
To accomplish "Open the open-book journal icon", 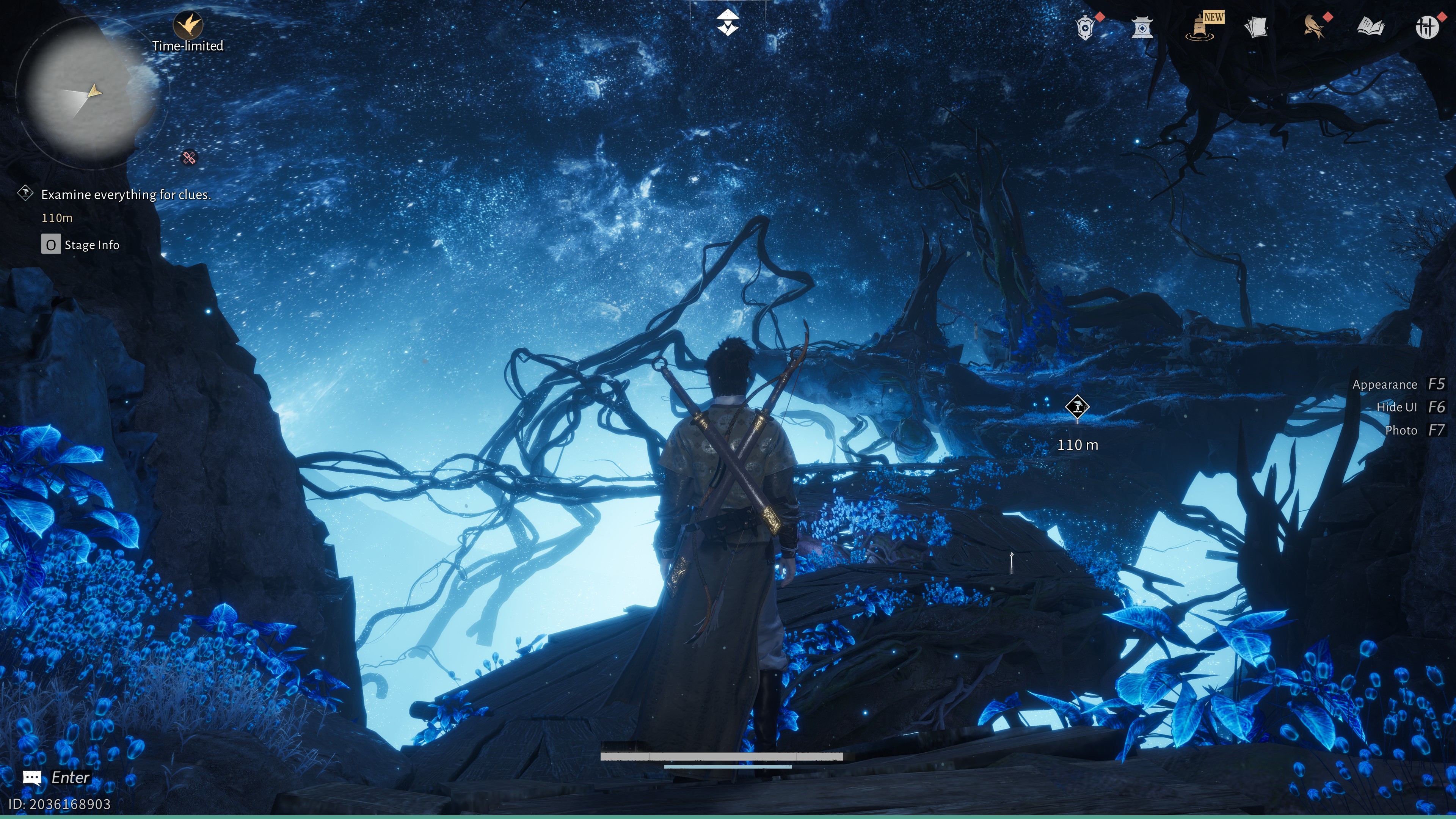I will click(1370, 27).
